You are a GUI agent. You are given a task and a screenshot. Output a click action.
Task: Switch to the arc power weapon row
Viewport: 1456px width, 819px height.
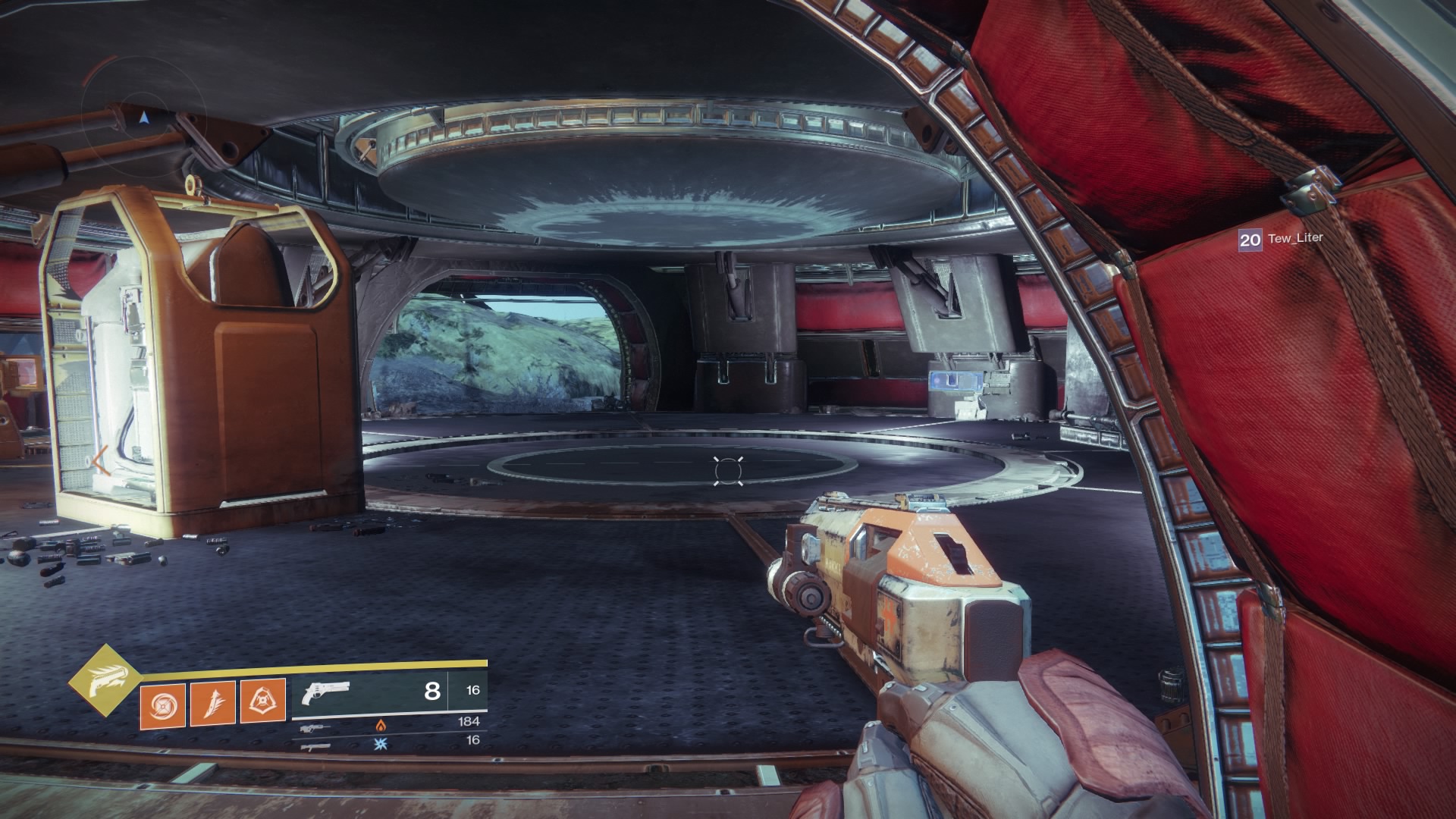click(x=389, y=740)
